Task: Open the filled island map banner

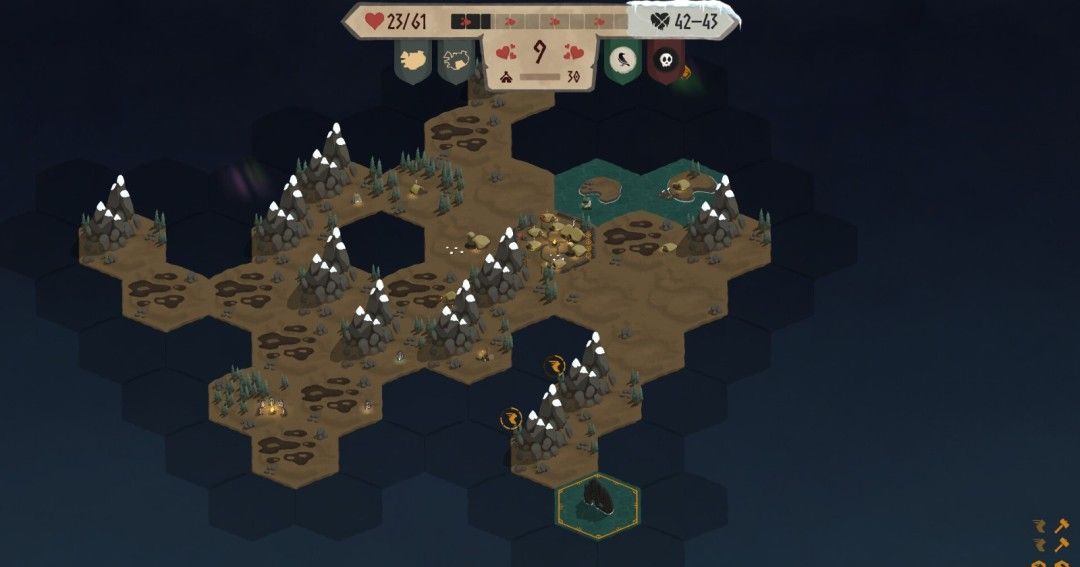Action: [413, 60]
